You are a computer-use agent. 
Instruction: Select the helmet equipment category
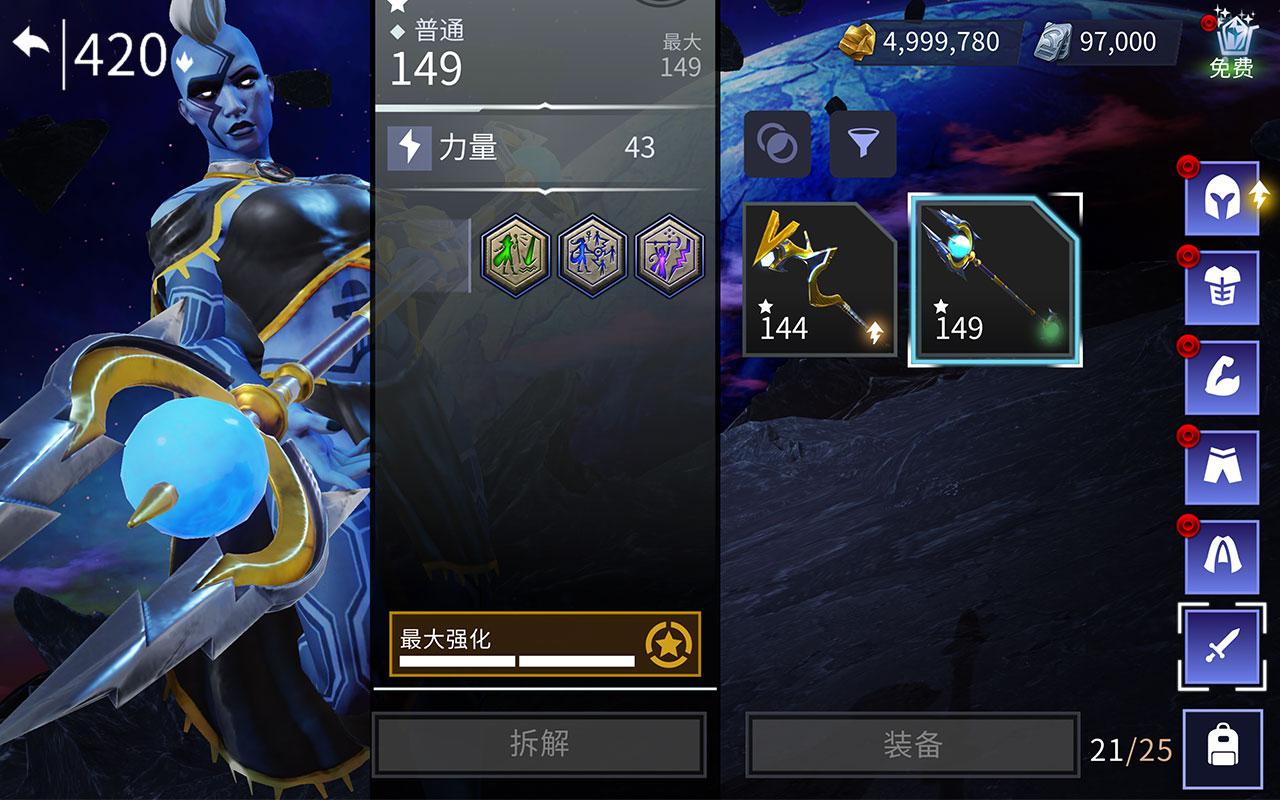1222,202
